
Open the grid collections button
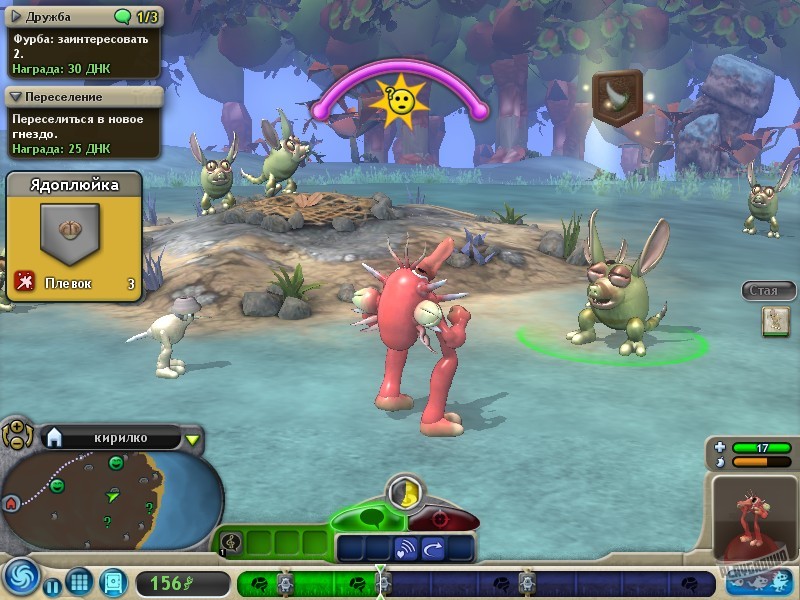point(80,581)
